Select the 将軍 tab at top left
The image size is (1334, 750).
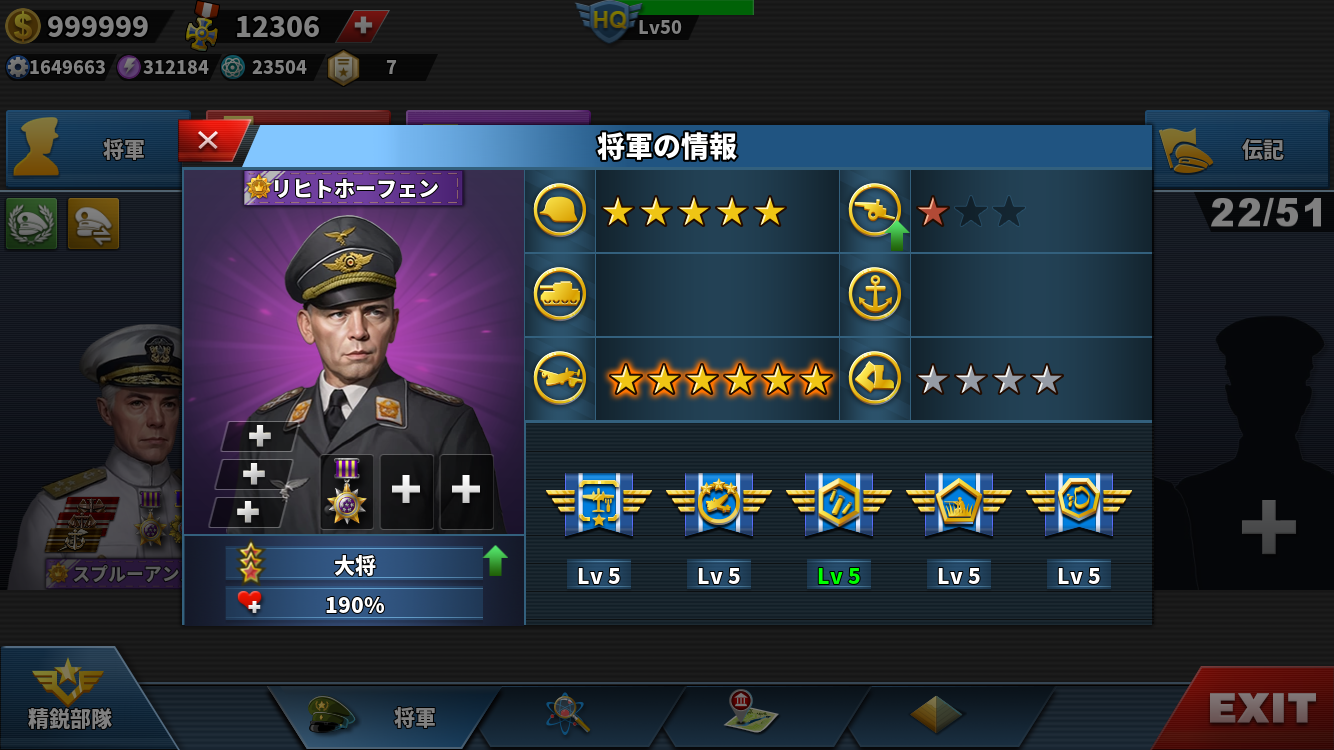95,150
